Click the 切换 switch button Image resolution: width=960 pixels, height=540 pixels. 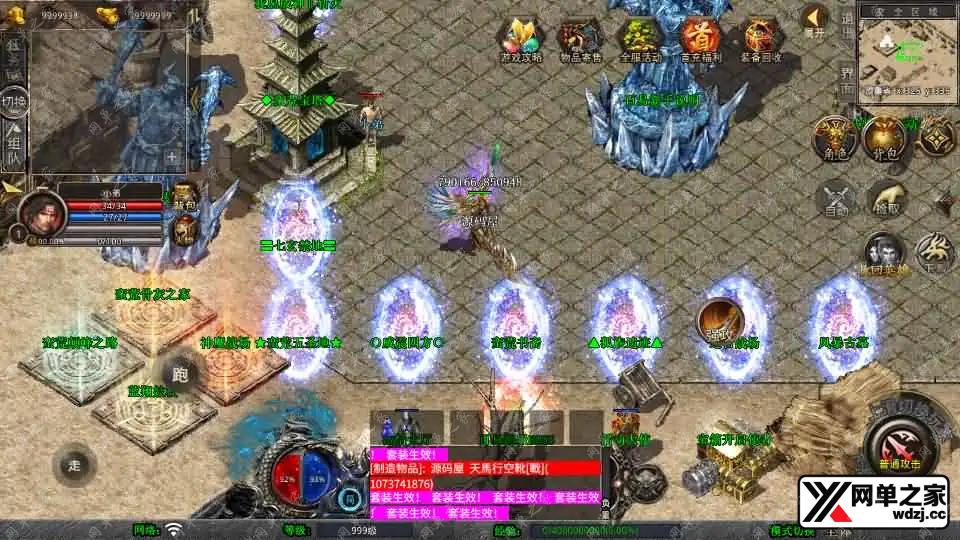click(x=14, y=103)
